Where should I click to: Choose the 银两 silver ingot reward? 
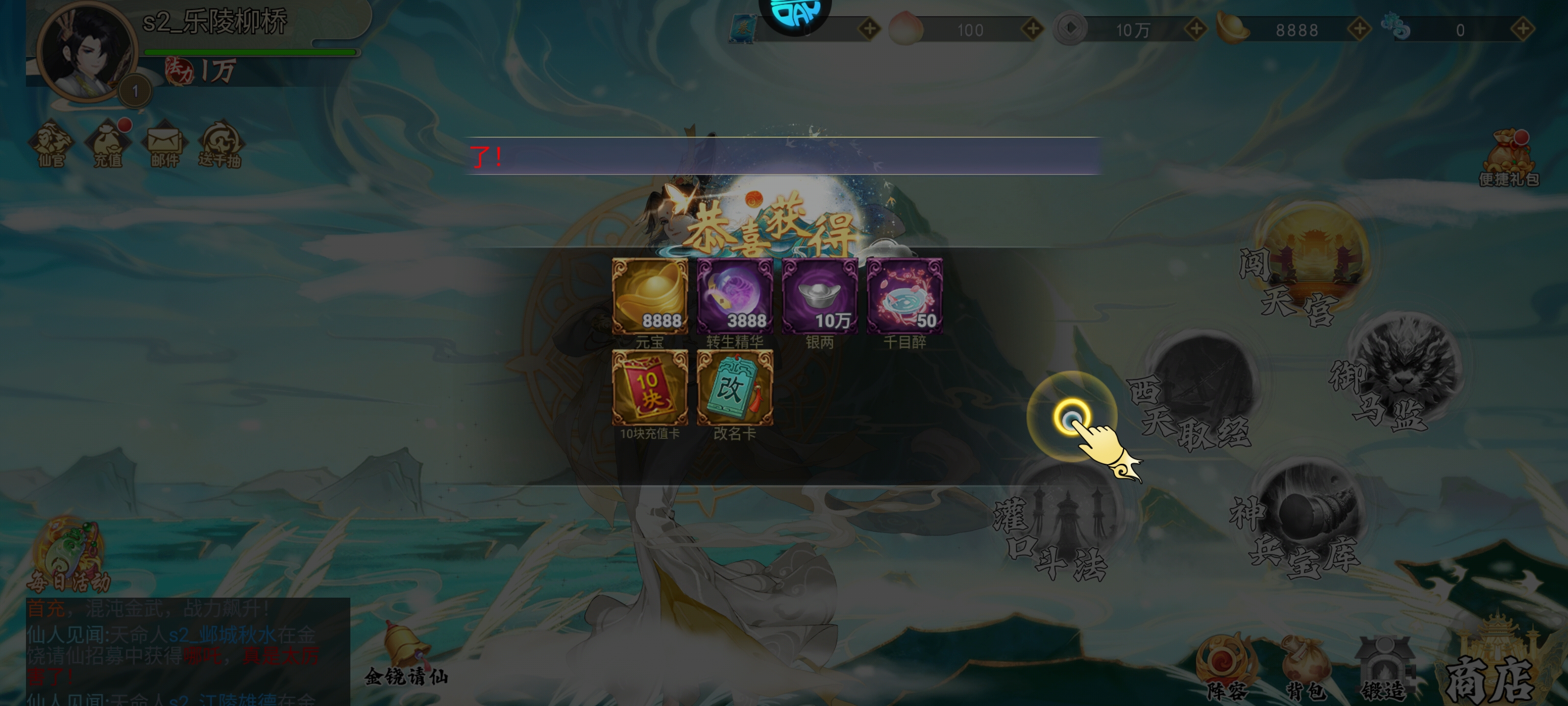coord(819,296)
